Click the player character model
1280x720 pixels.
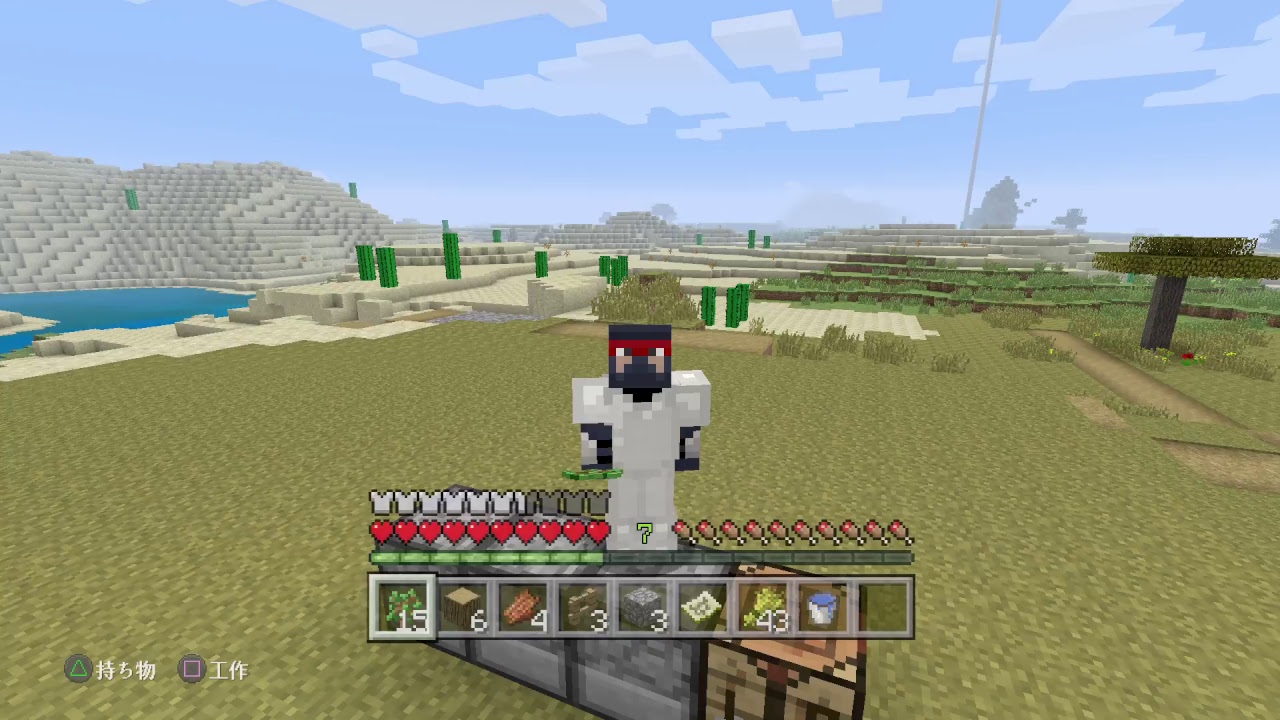640,420
